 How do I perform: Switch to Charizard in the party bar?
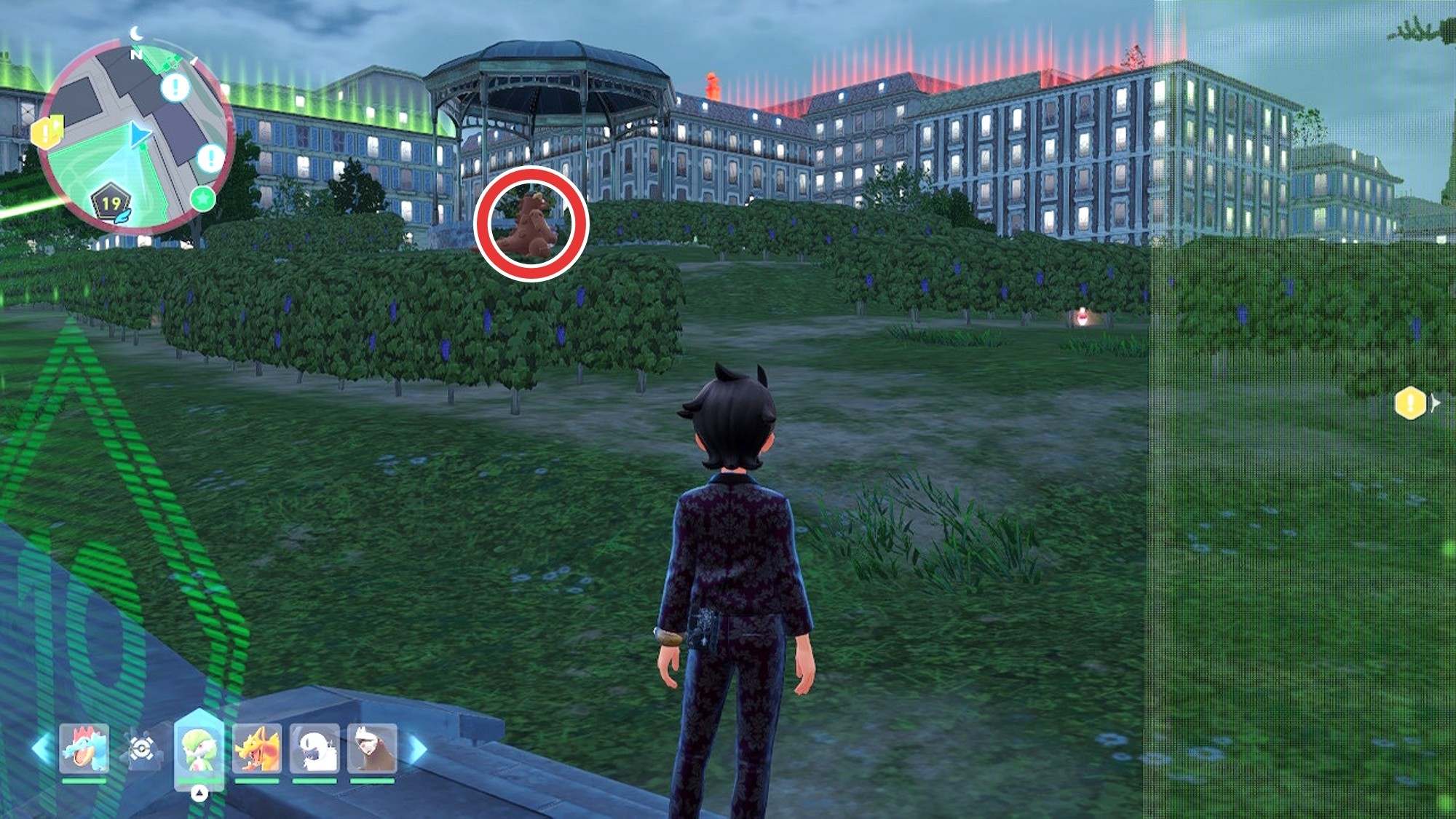tap(256, 748)
